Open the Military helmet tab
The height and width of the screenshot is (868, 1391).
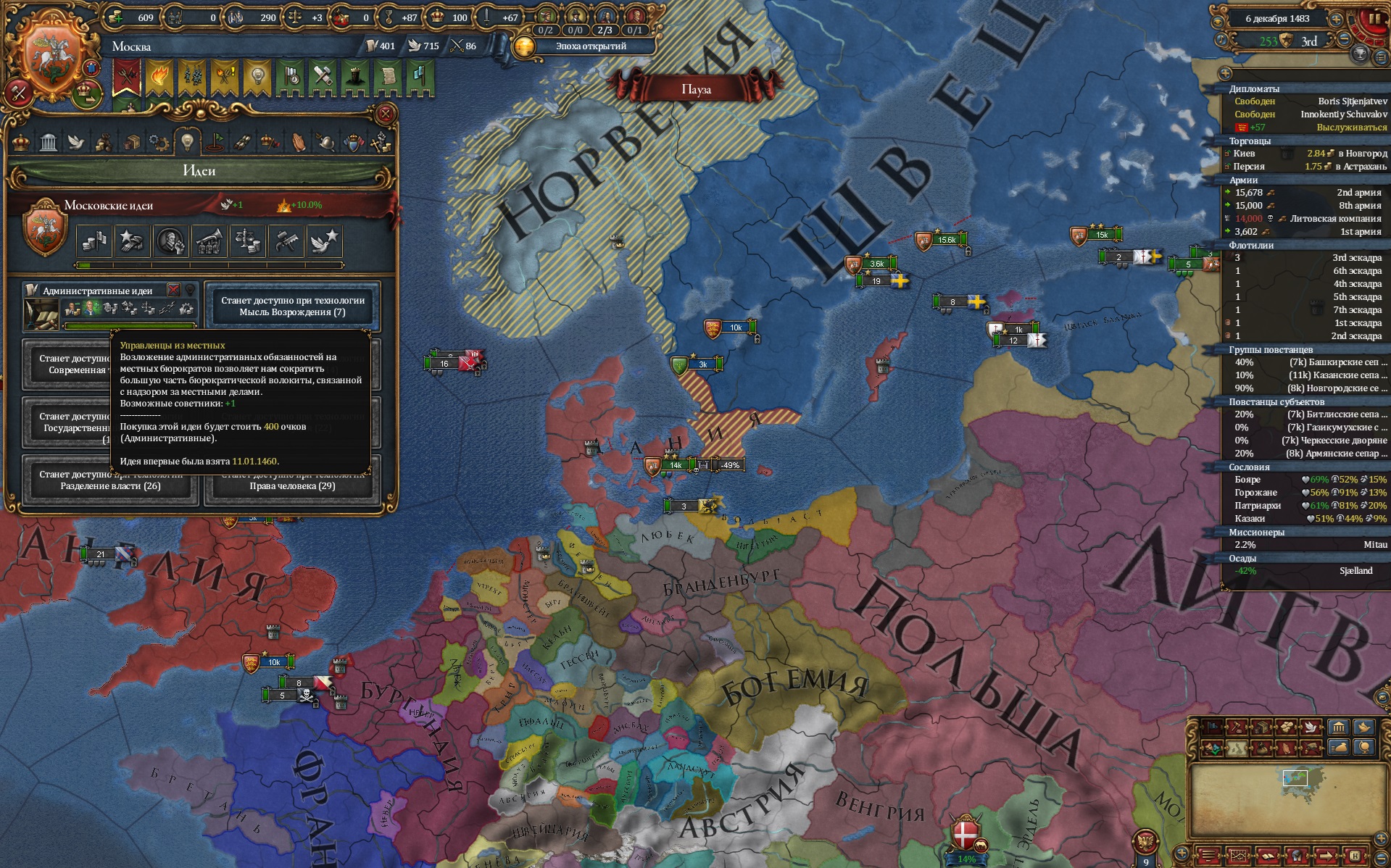[x=325, y=142]
